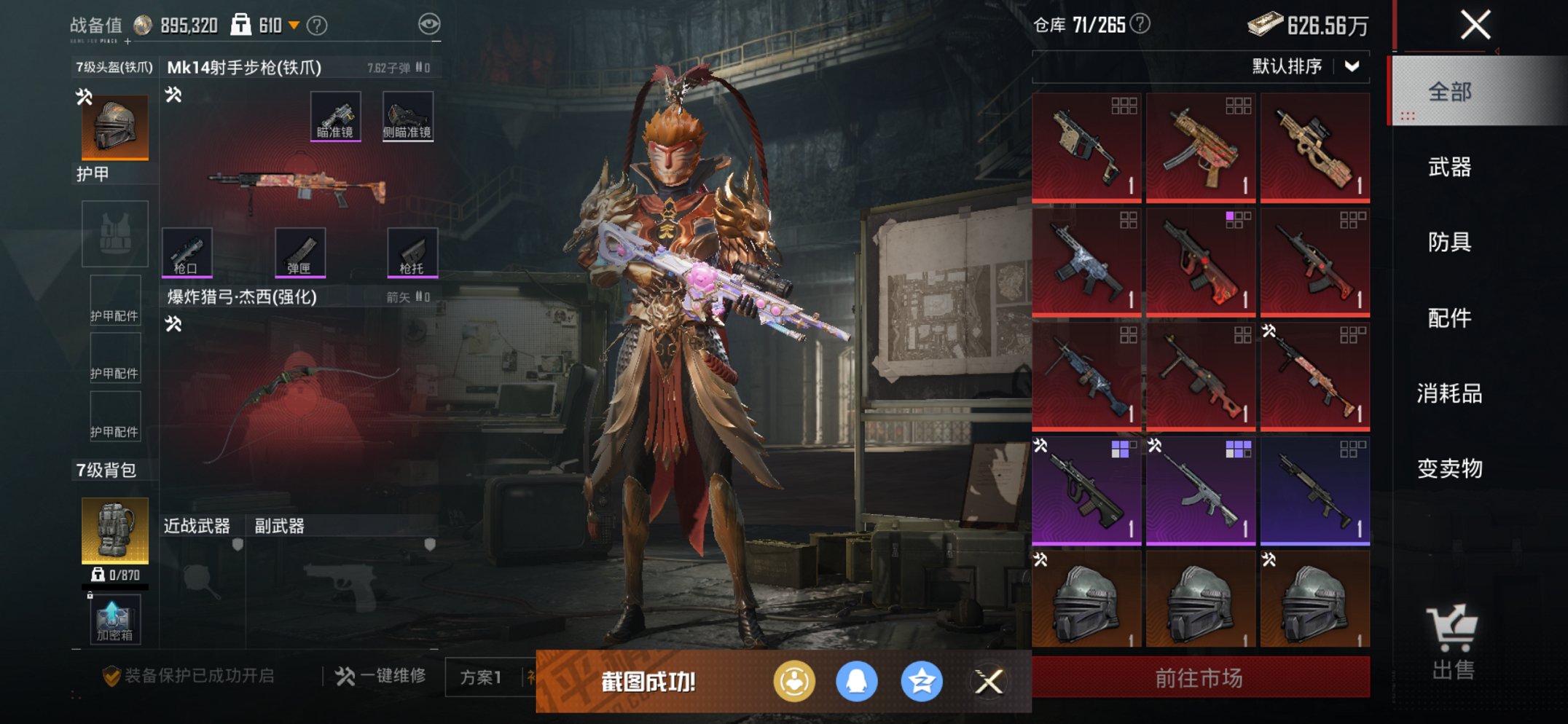Select the 瞄准镜 scope attachment slot
The image size is (1568, 724).
point(335,116)
